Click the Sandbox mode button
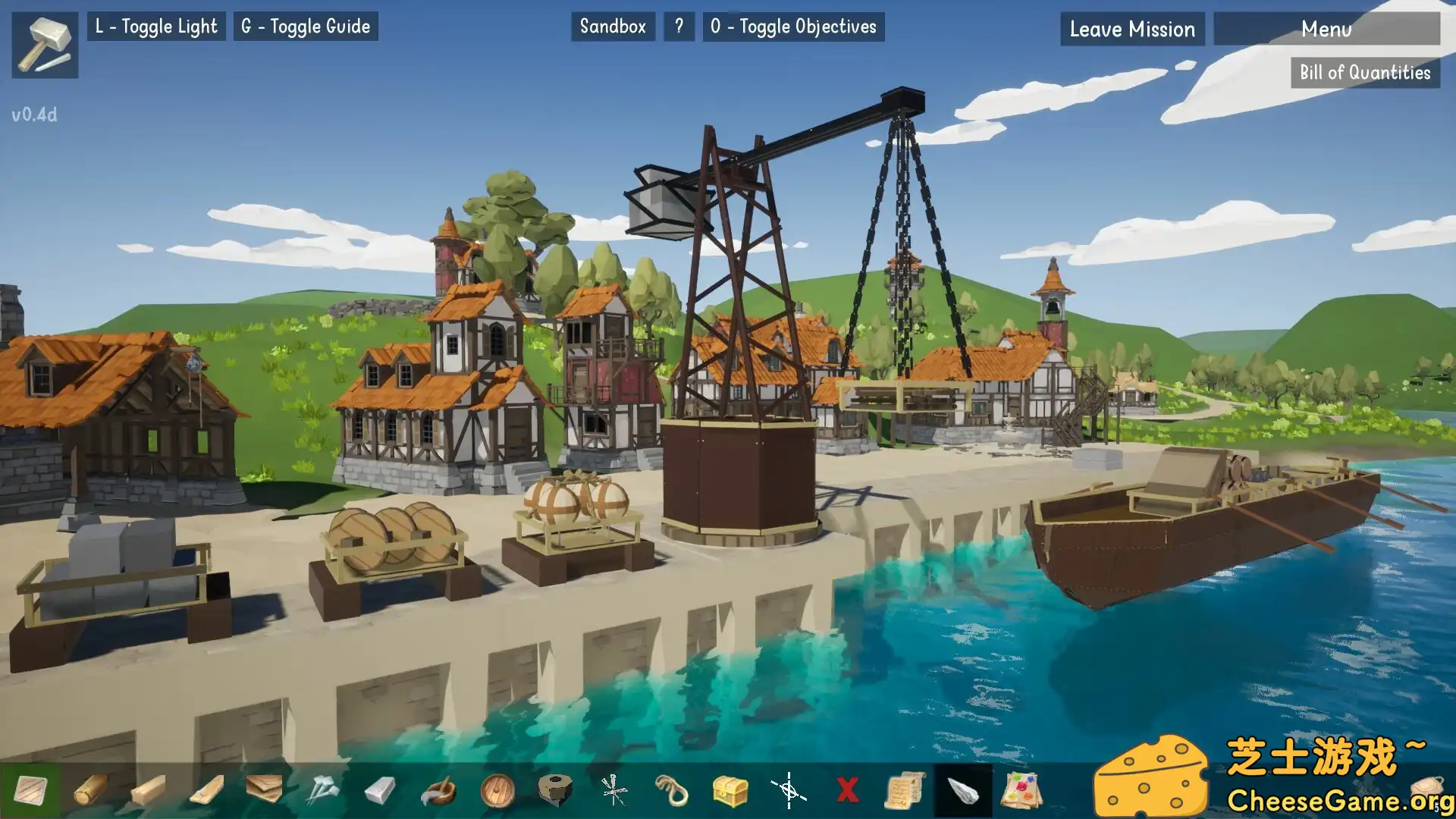This screenshot has width=1456, height=819. tap(613, 27)
